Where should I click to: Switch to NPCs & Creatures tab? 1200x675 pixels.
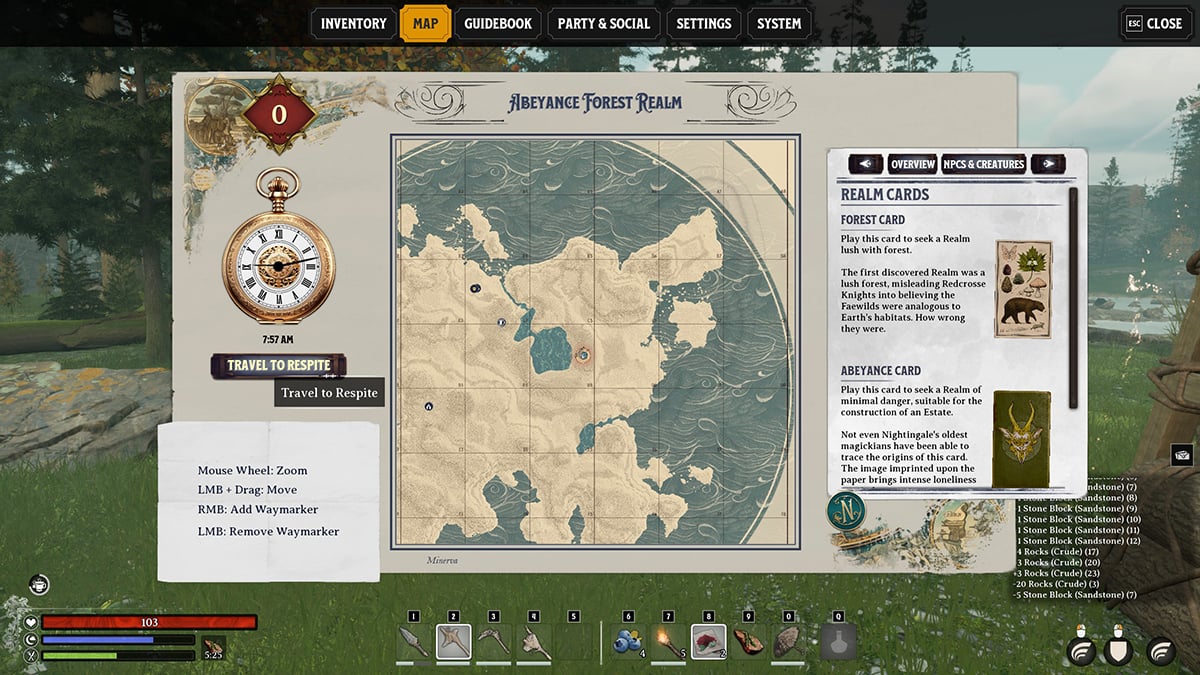click(984, 164)
